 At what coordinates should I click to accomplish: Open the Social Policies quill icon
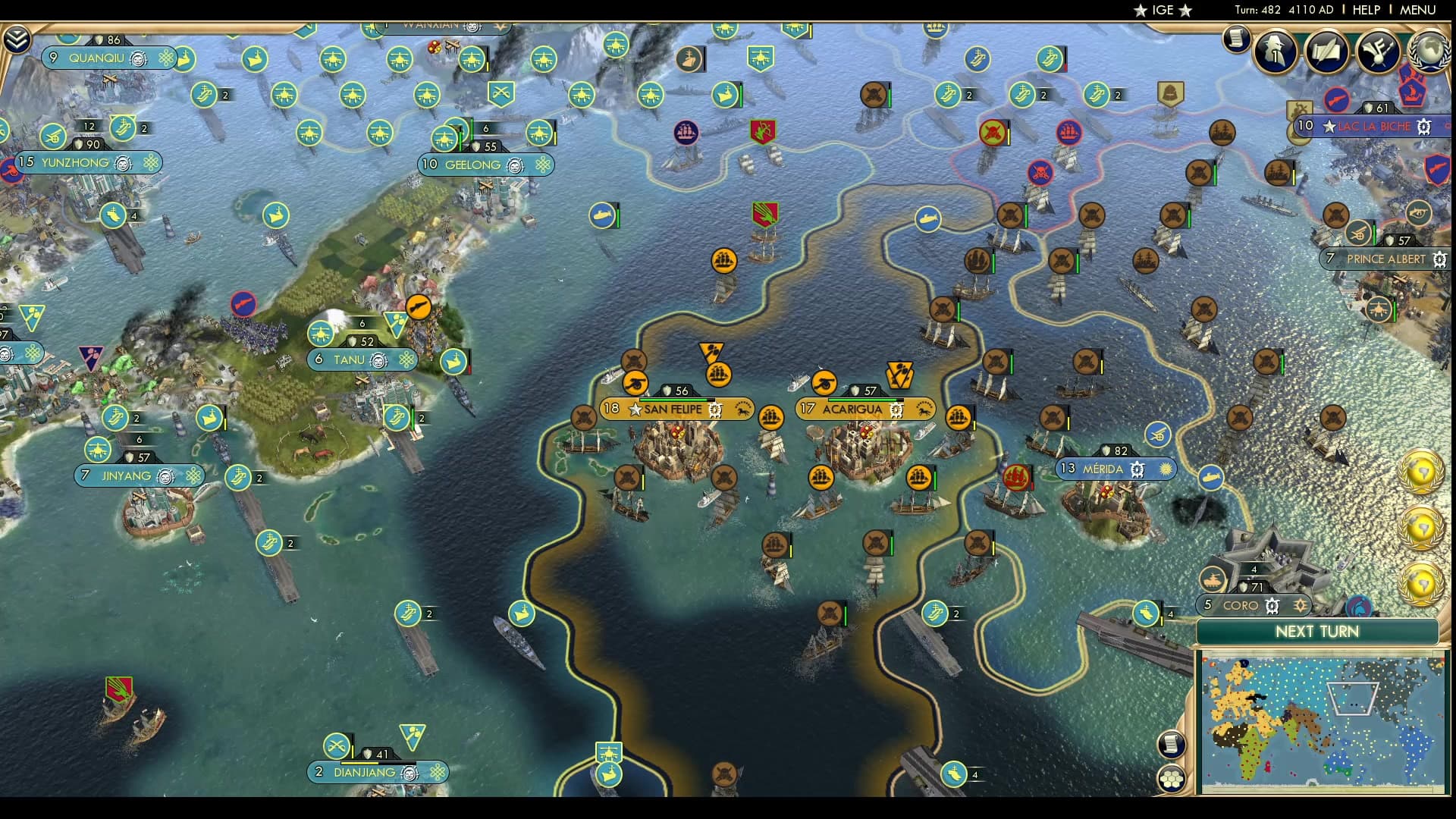coord(1326,52)
